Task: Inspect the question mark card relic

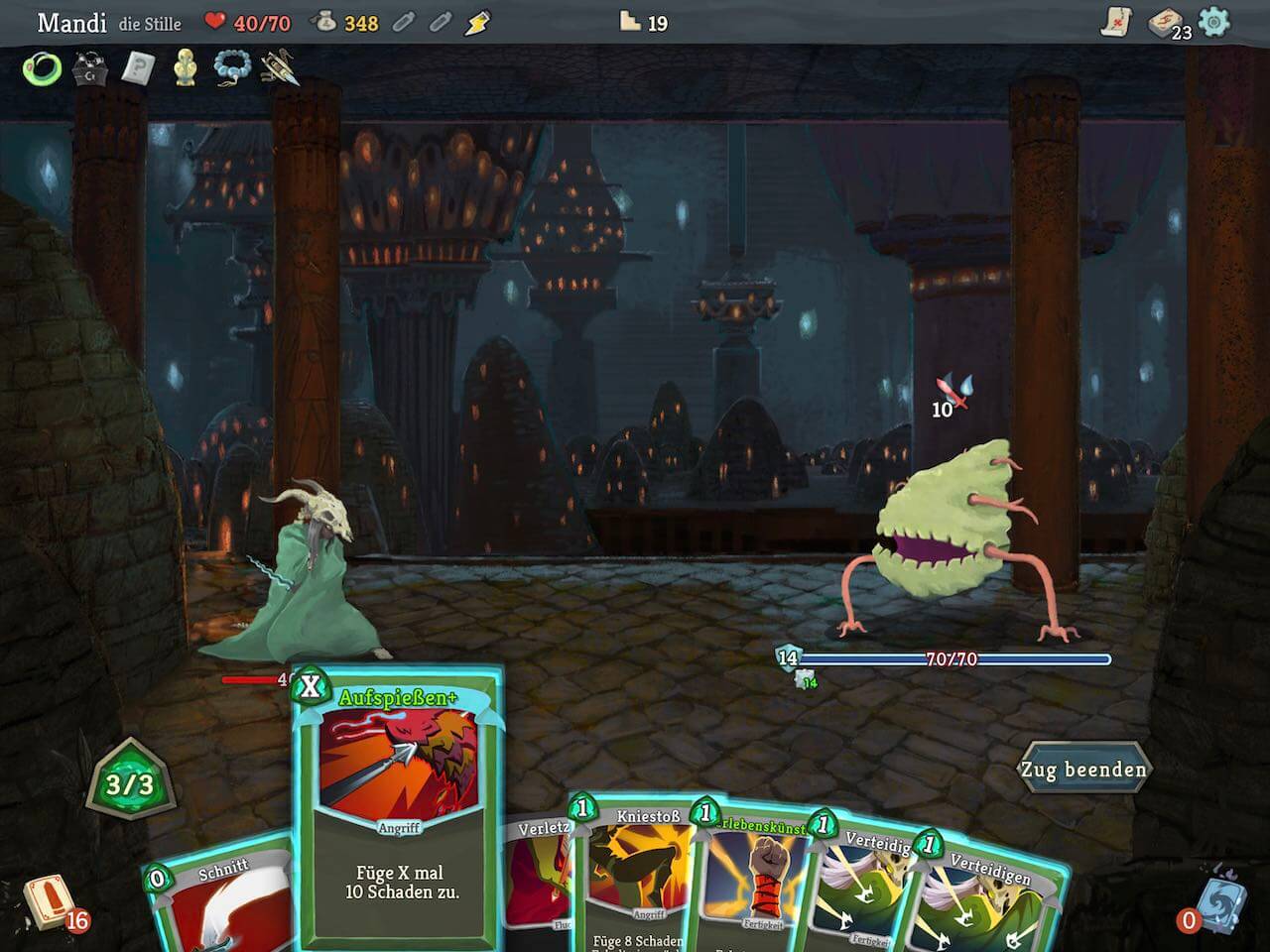Action: click(138, 68)
